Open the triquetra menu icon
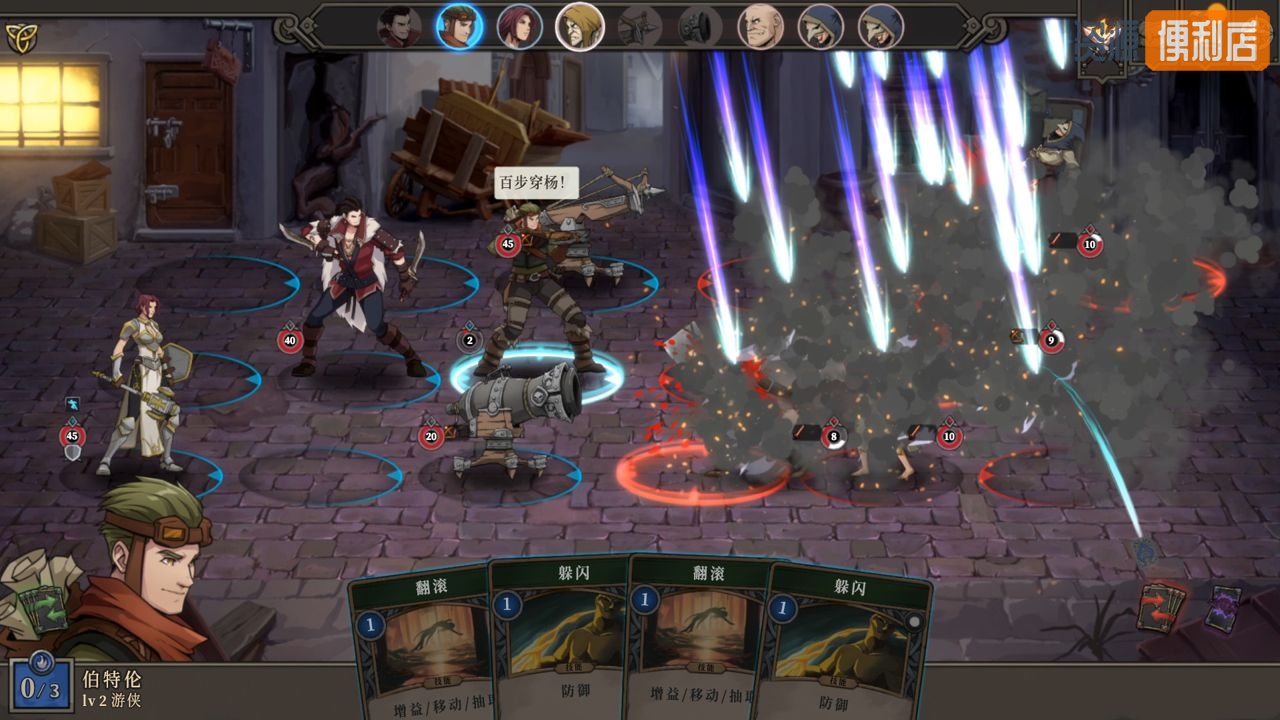Screen dimensions: 1280x720 tap(20, 38)
